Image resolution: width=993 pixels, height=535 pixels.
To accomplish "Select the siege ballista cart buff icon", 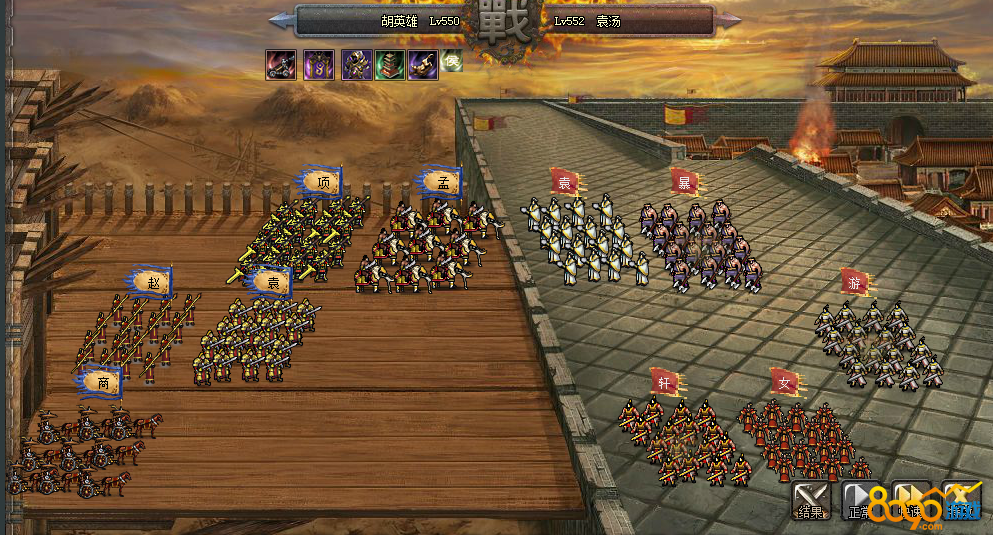I will (x=280, y=65).
